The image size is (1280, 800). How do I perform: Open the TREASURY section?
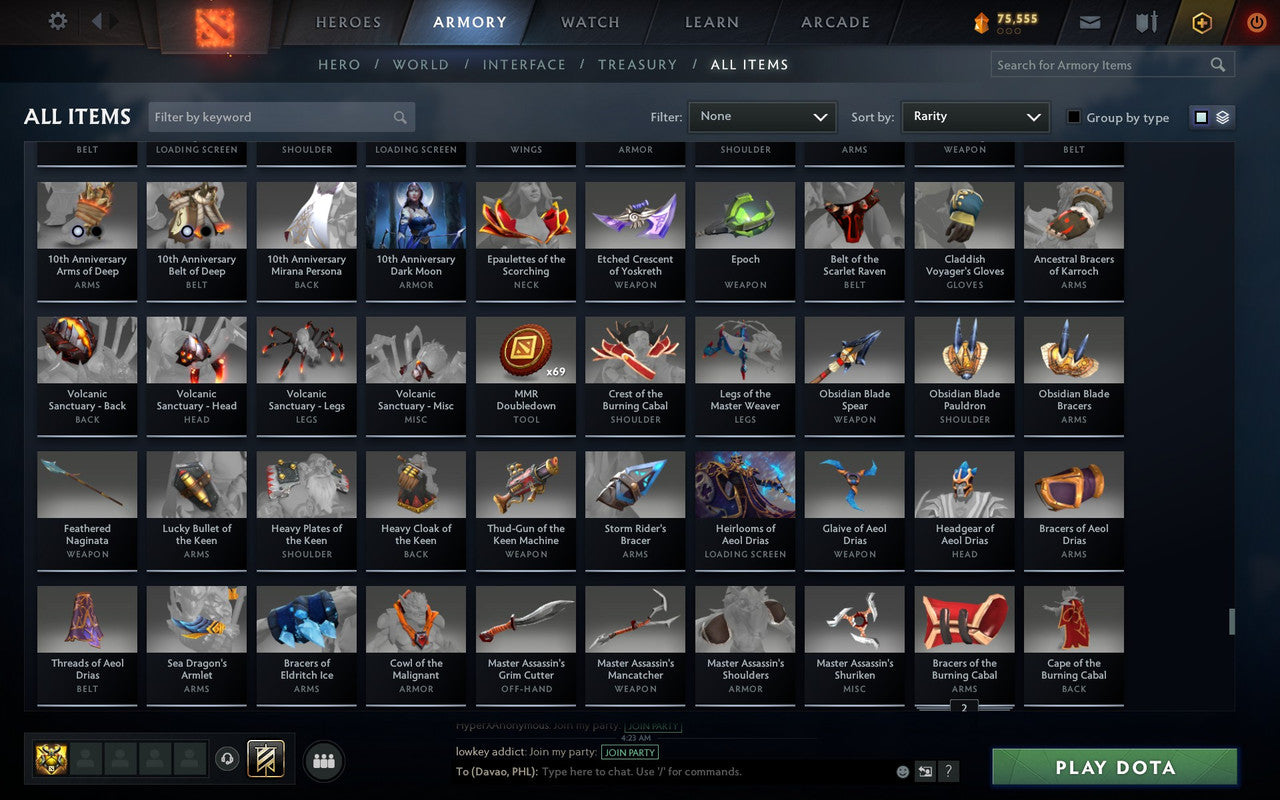[637, 64]
